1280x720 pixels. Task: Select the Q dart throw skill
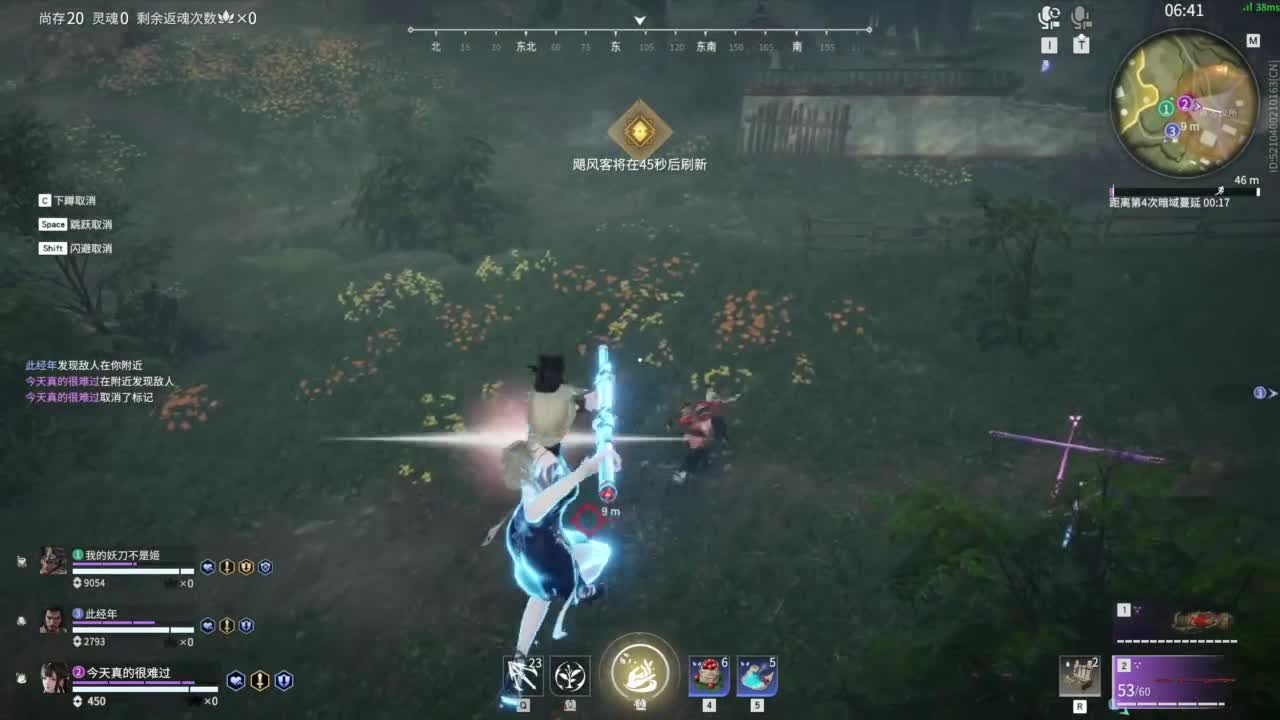coord(522,676)
